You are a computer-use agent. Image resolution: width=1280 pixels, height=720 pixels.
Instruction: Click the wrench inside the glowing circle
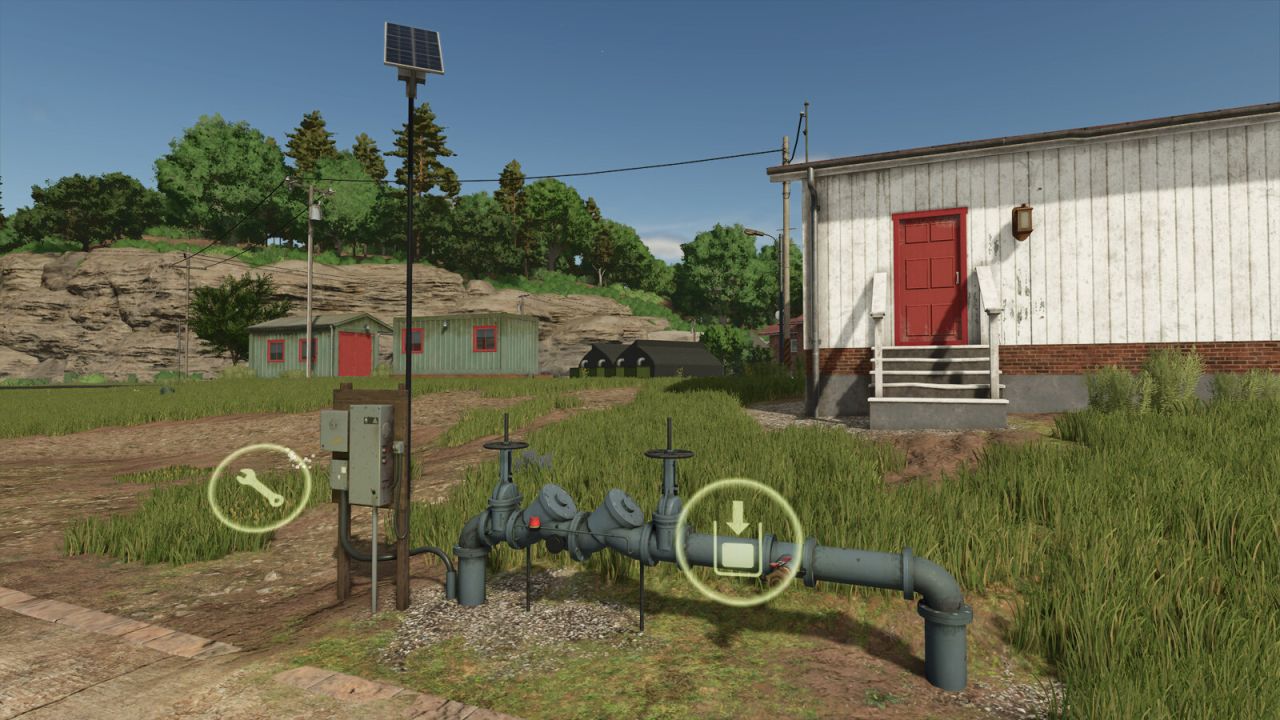[258, 485]
